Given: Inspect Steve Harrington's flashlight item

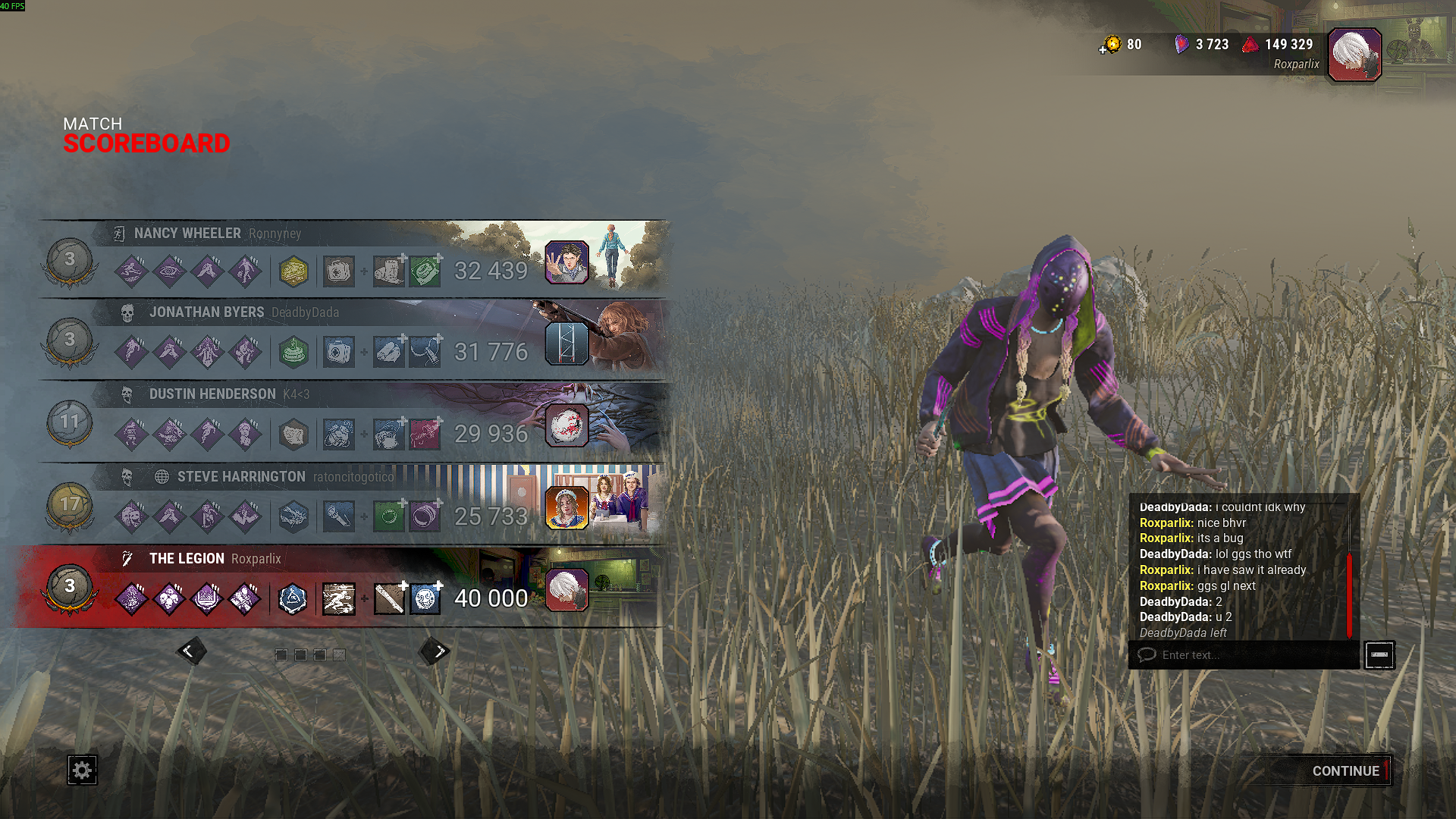Looking at the screenshot, I should coord(339,517).
